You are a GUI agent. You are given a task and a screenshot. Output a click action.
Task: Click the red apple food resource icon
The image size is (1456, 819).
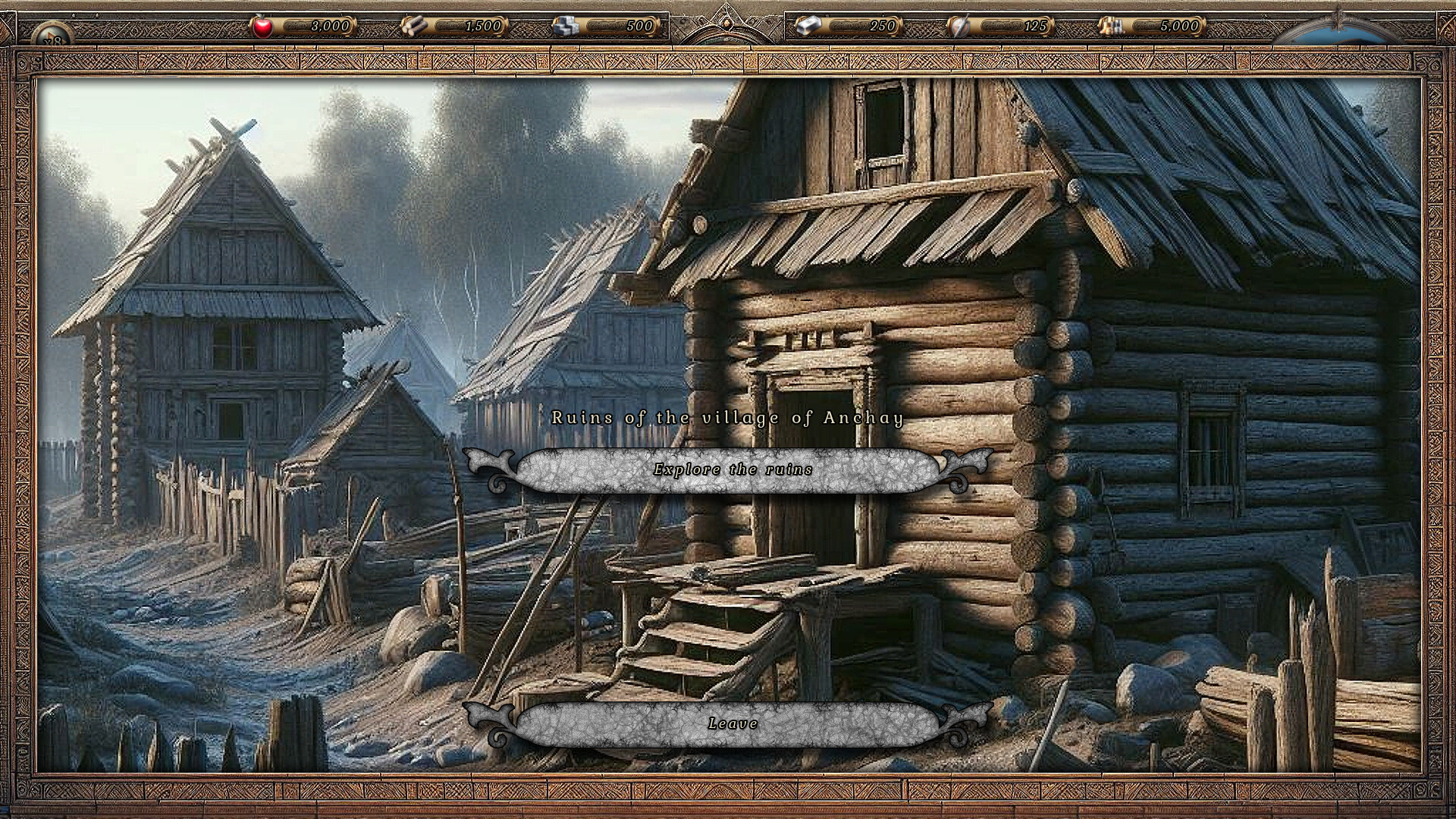click(x=262, y=26)
